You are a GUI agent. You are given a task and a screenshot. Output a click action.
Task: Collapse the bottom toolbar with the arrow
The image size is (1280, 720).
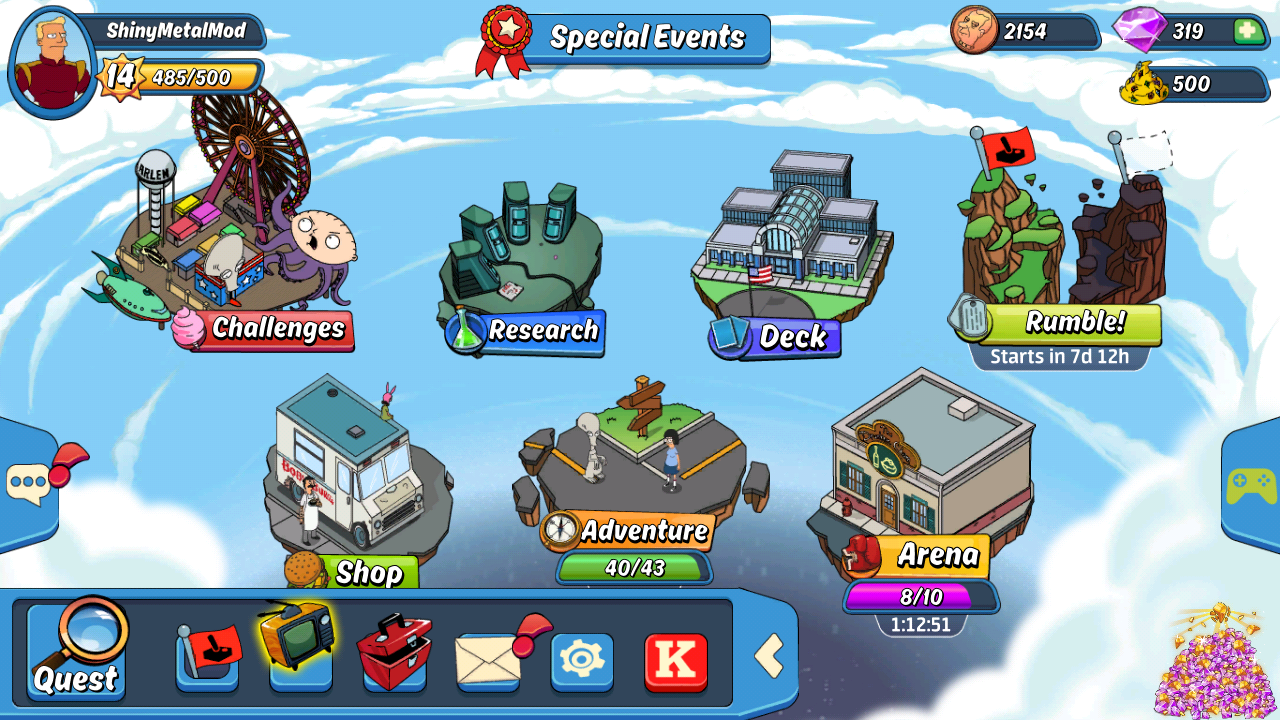768,657
